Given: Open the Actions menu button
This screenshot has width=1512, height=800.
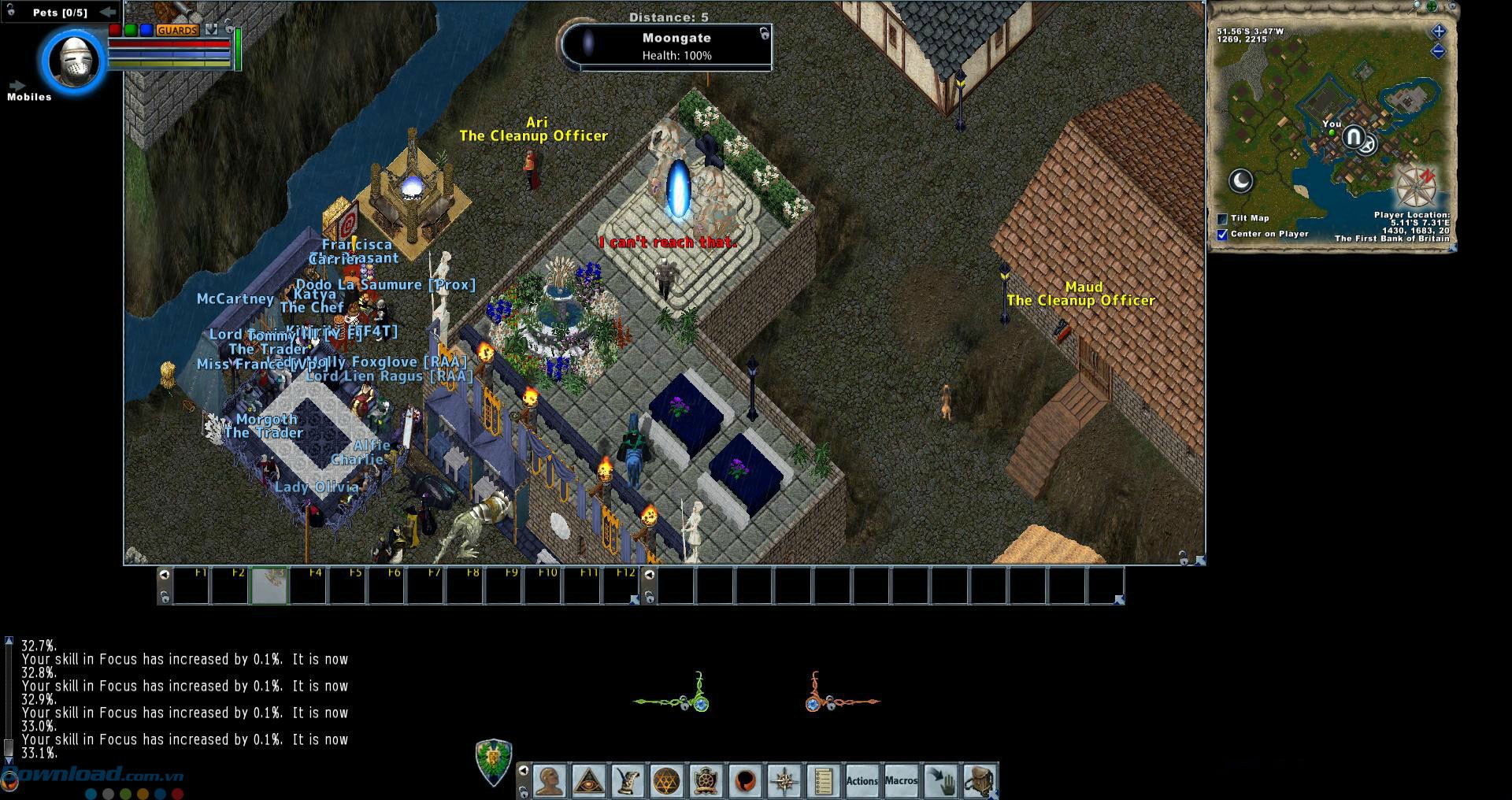Looking at the screenshot, I should (x=862, y=781).
